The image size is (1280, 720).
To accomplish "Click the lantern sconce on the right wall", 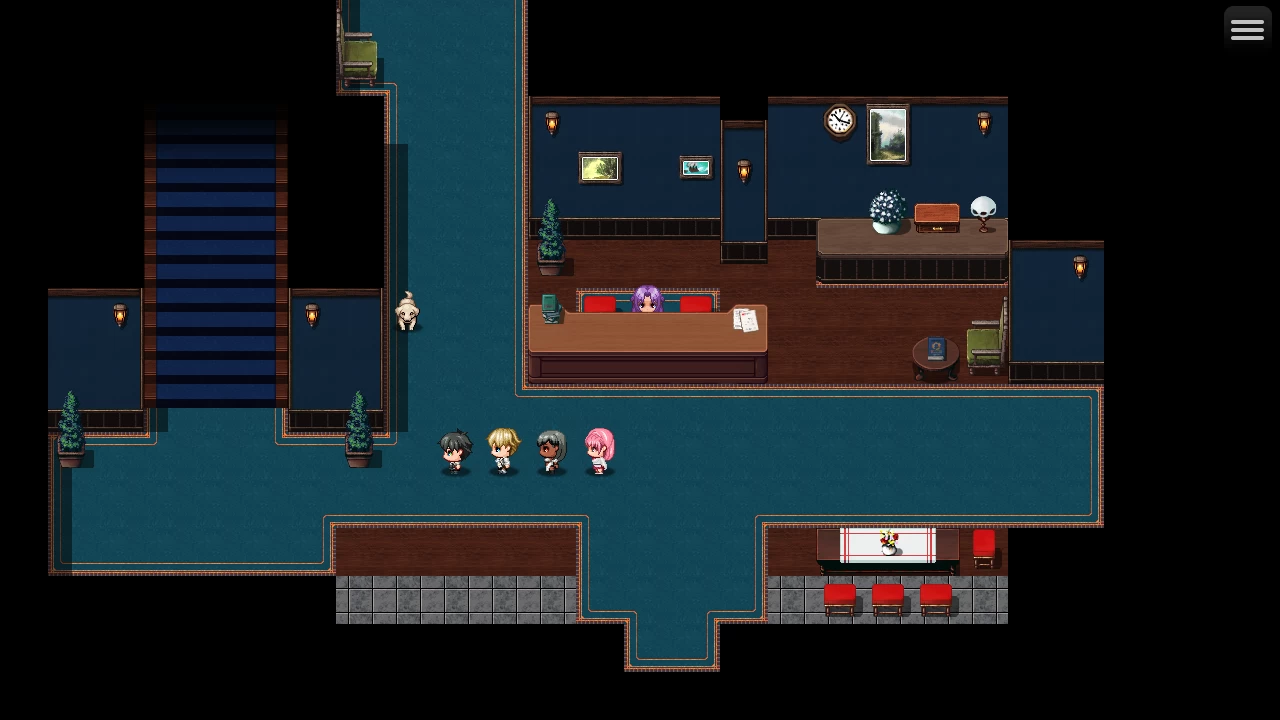I will click(1080, 267).
